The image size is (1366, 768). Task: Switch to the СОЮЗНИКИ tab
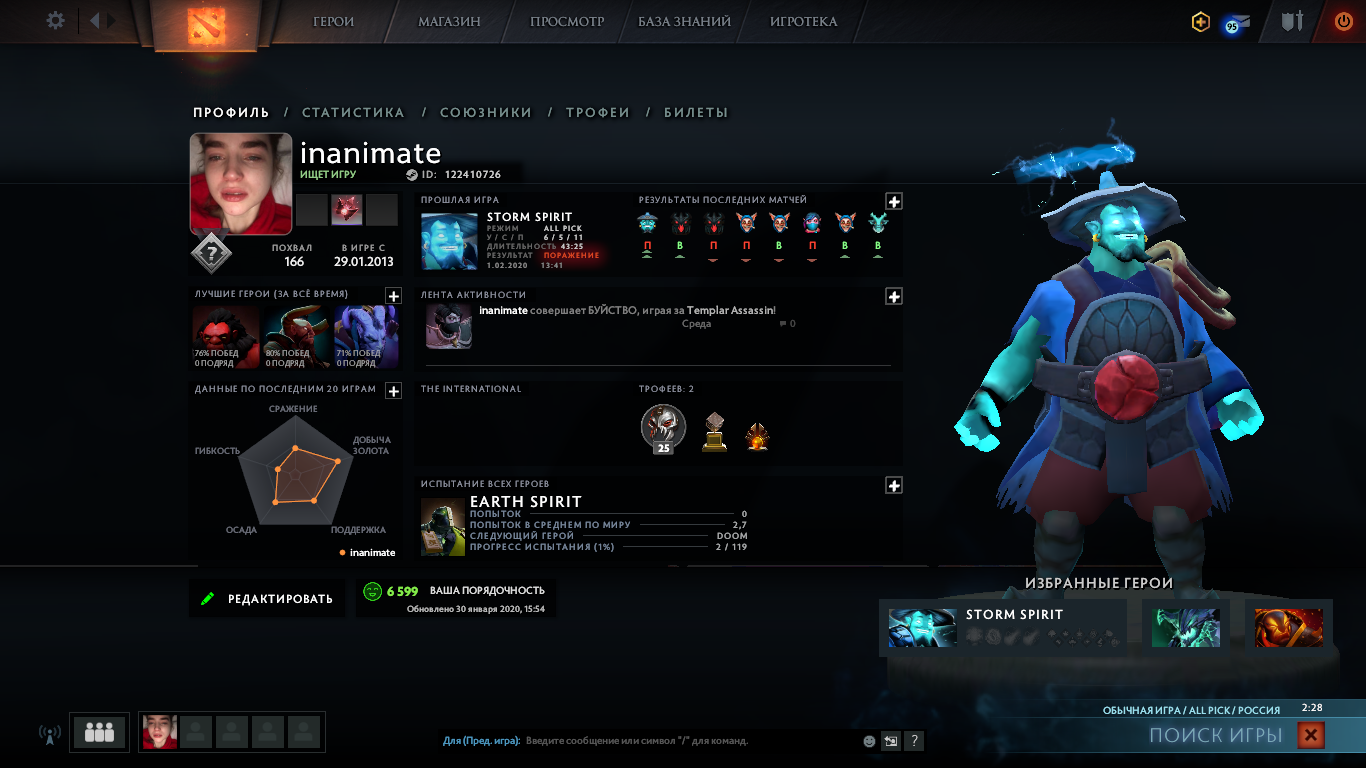[x=486, y=113]
